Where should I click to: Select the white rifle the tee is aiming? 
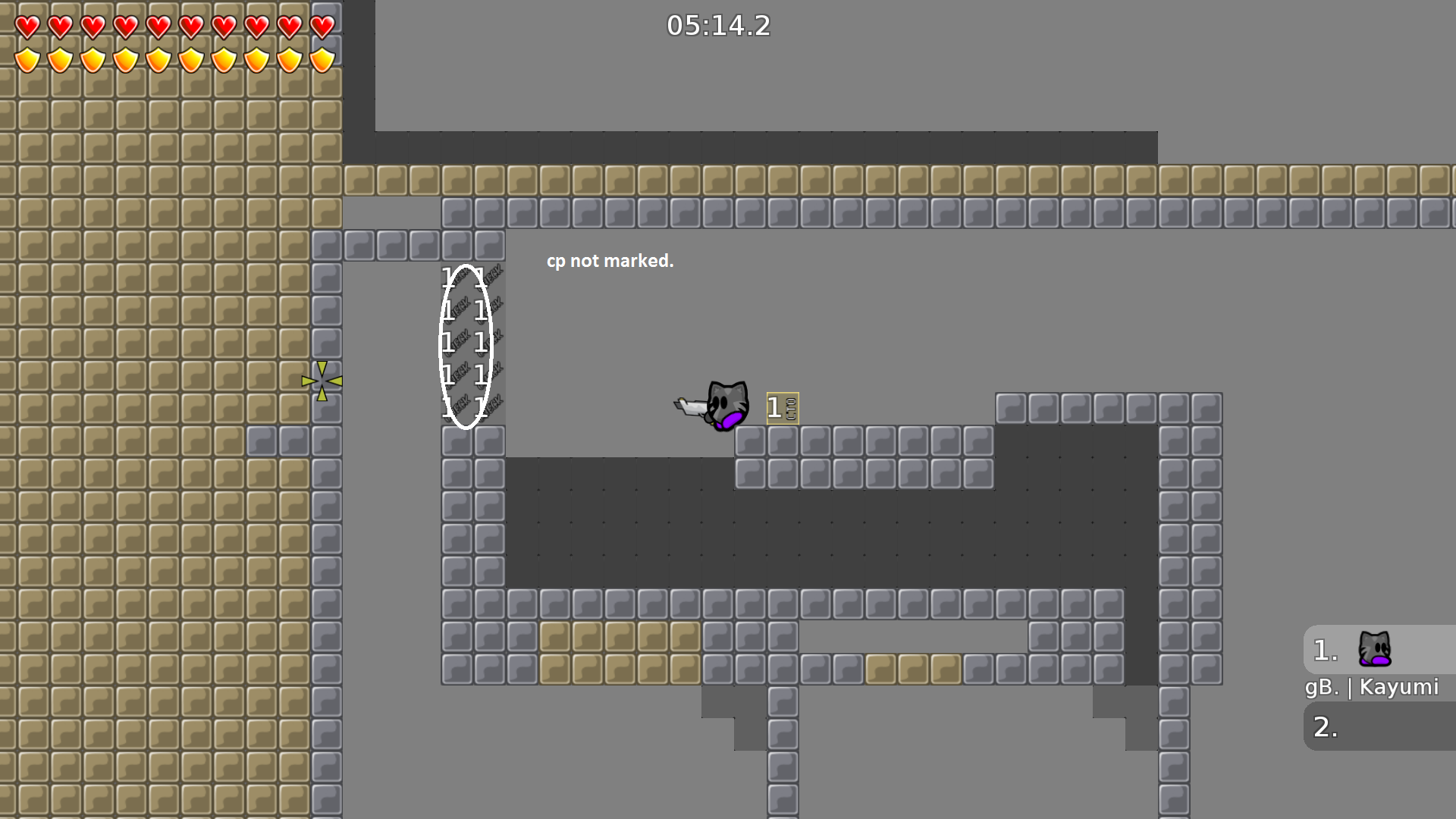[689, 407]
